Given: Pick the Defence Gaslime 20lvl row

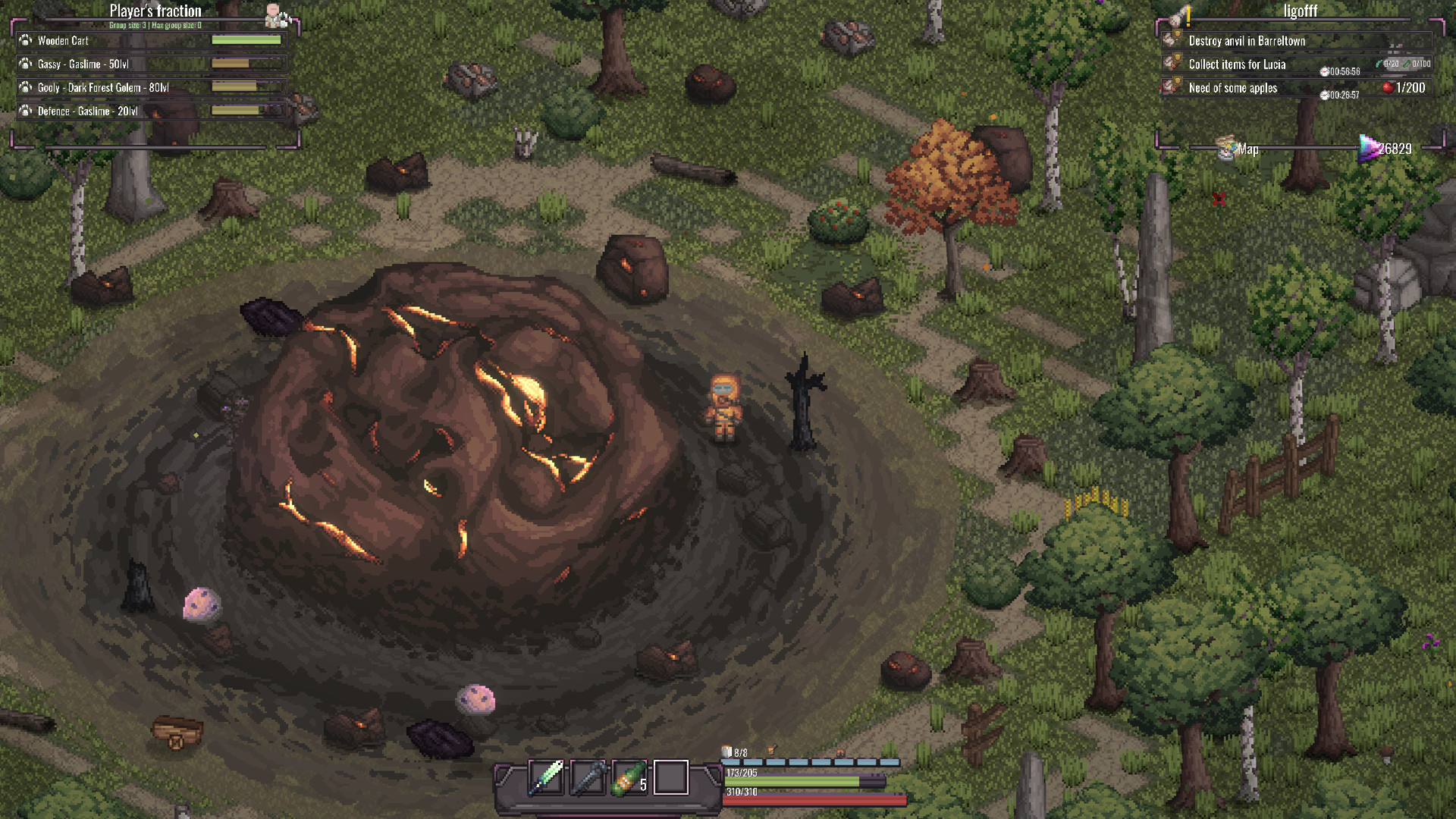Looking at the screenshot, I should (x=152, y=111).
